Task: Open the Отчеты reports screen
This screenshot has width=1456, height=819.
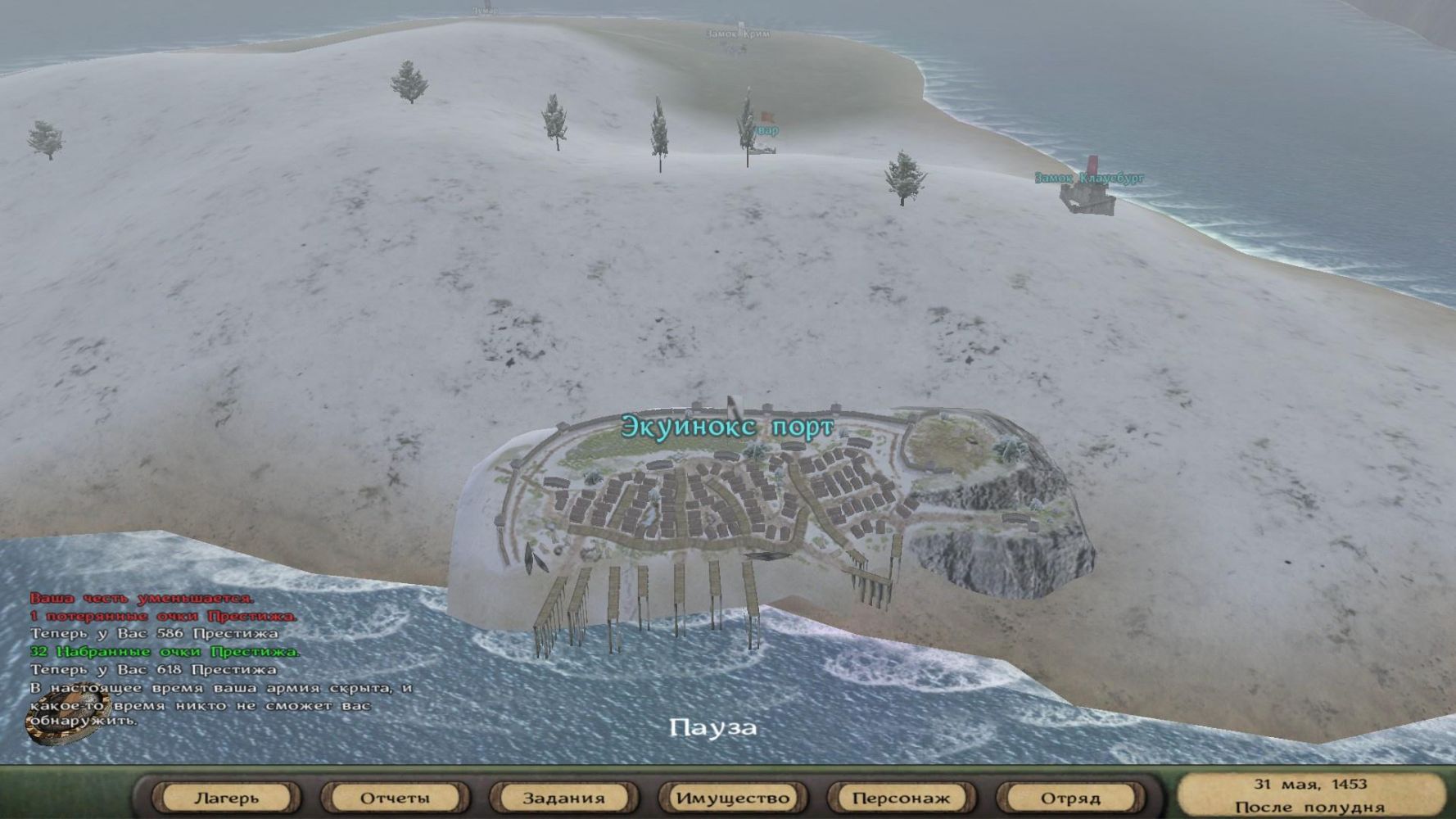Action: 395,797
